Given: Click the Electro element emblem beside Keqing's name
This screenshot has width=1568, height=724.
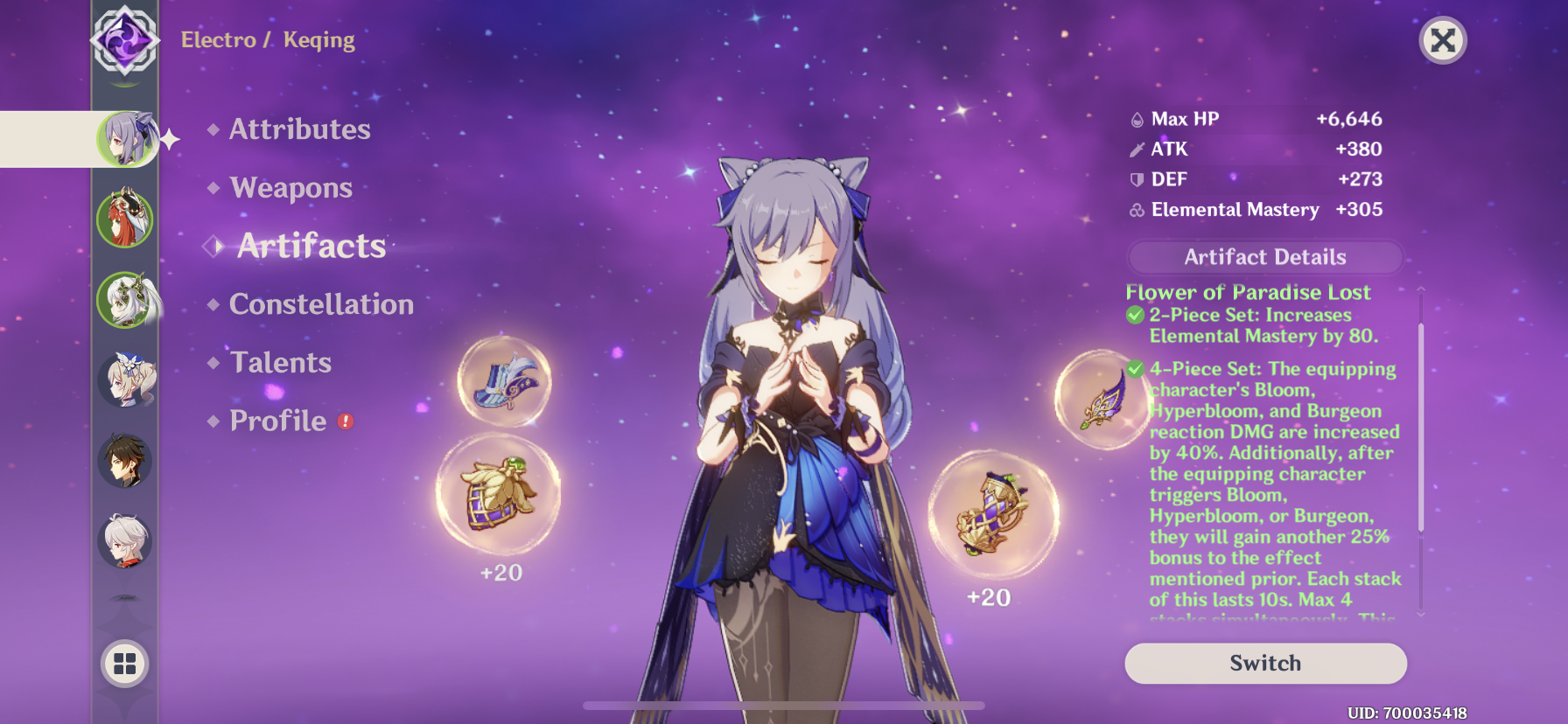Looking at the screenshot, I should click(x=123, y=38).
